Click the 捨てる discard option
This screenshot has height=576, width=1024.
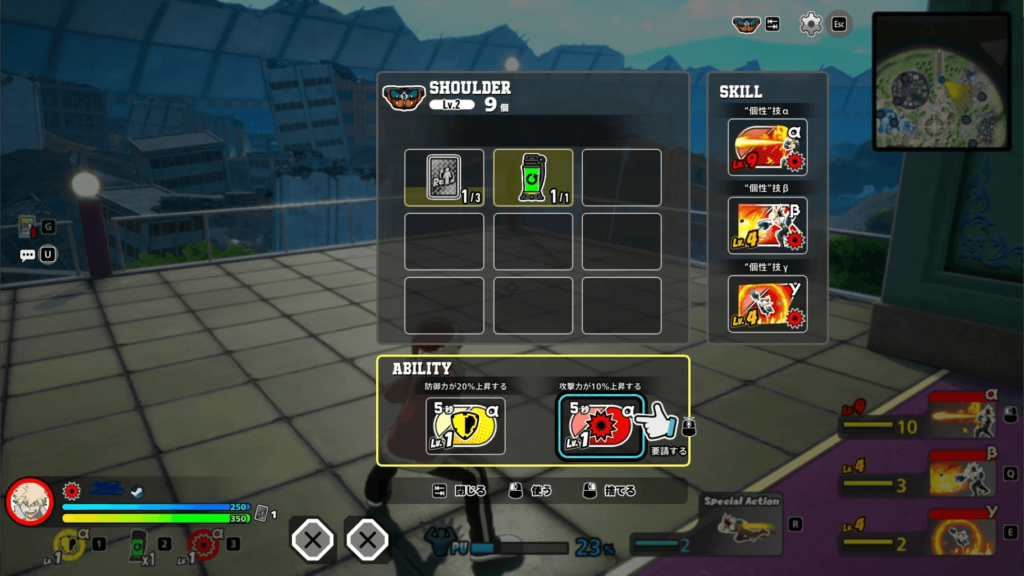click(x=610, y=491)
